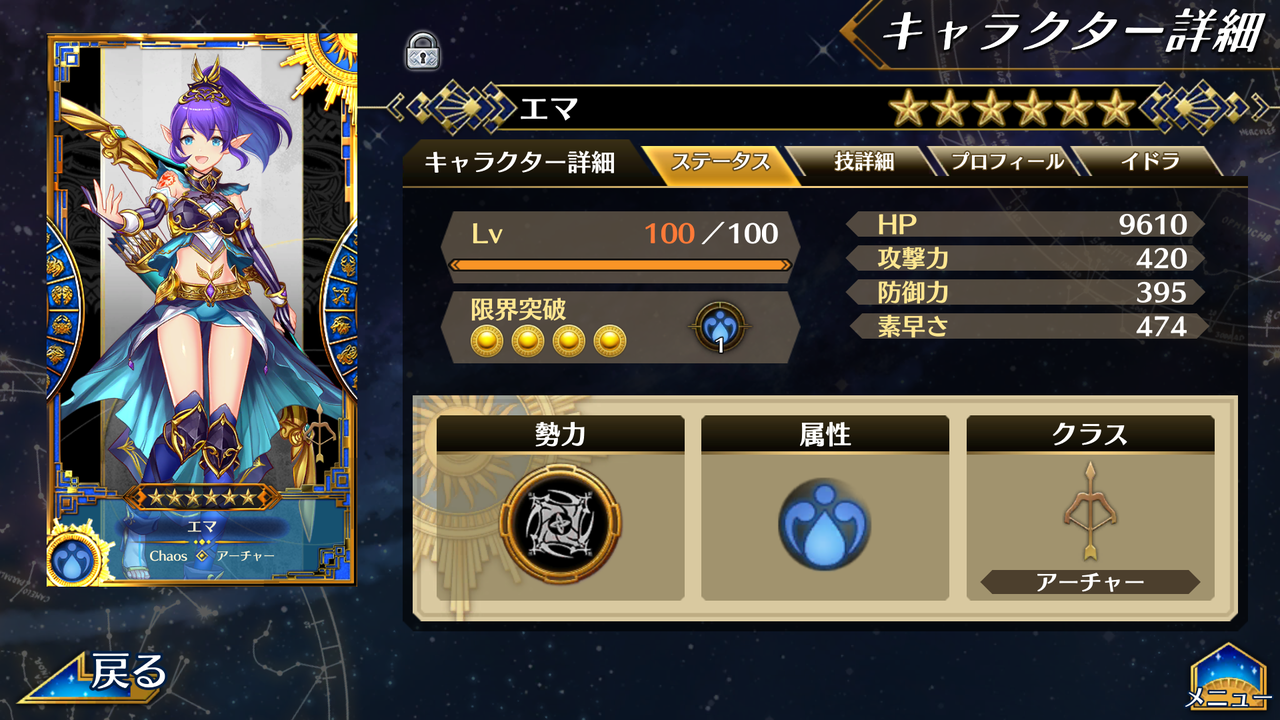Click the lock icon above the character name
Screen dimensions: 1280x720
424,48
